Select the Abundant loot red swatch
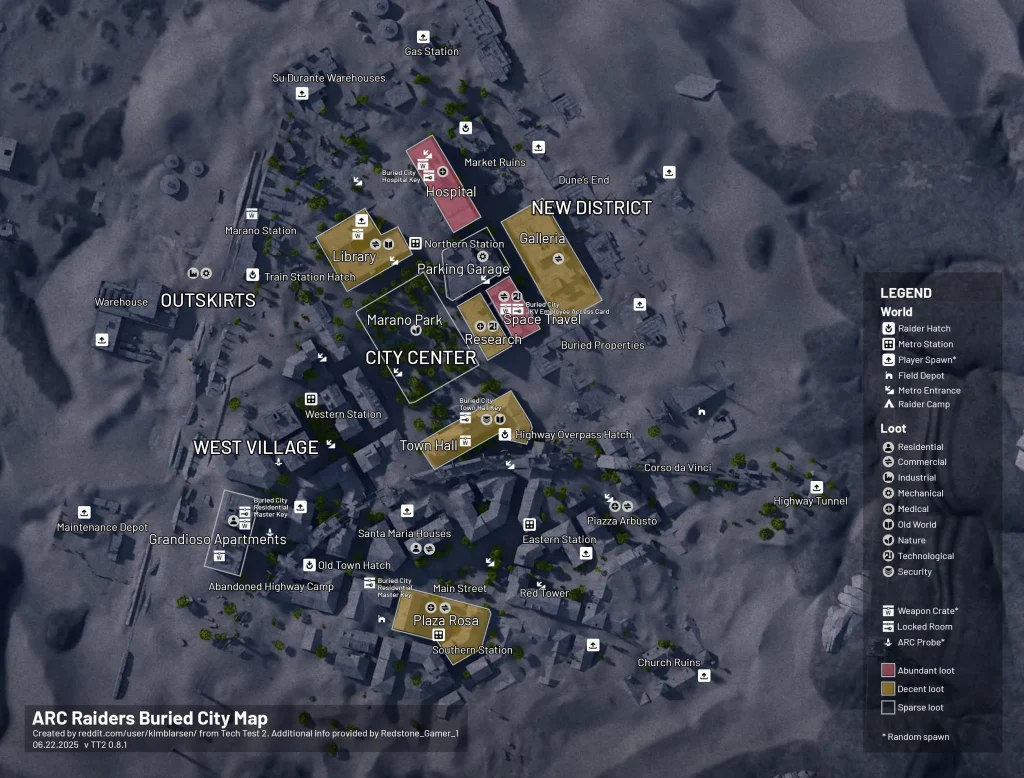This screenshot has height=778, width=1024. point(888,670)
